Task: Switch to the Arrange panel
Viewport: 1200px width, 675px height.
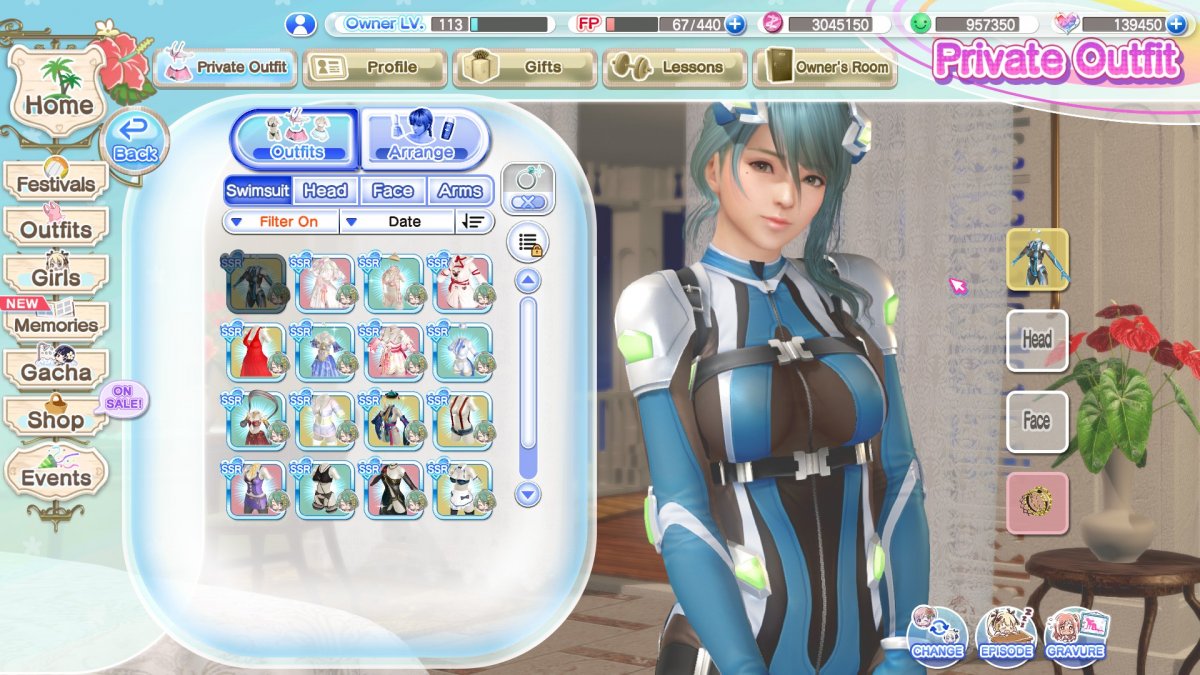Action: [x=424, y=139]
